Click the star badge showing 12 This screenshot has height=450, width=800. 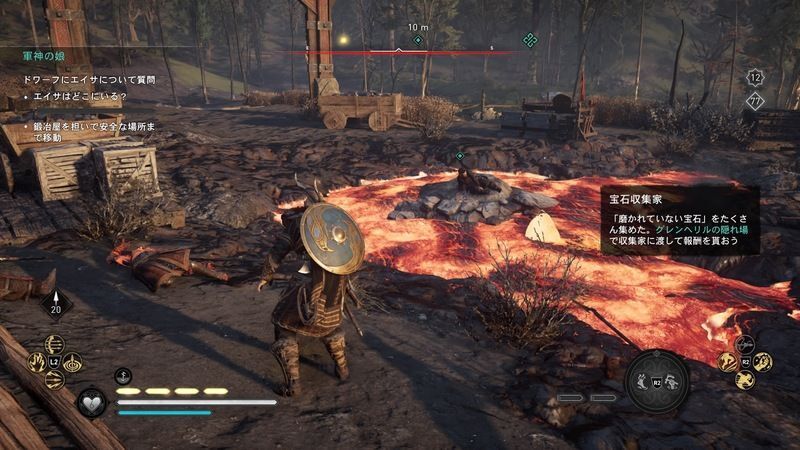757,76
